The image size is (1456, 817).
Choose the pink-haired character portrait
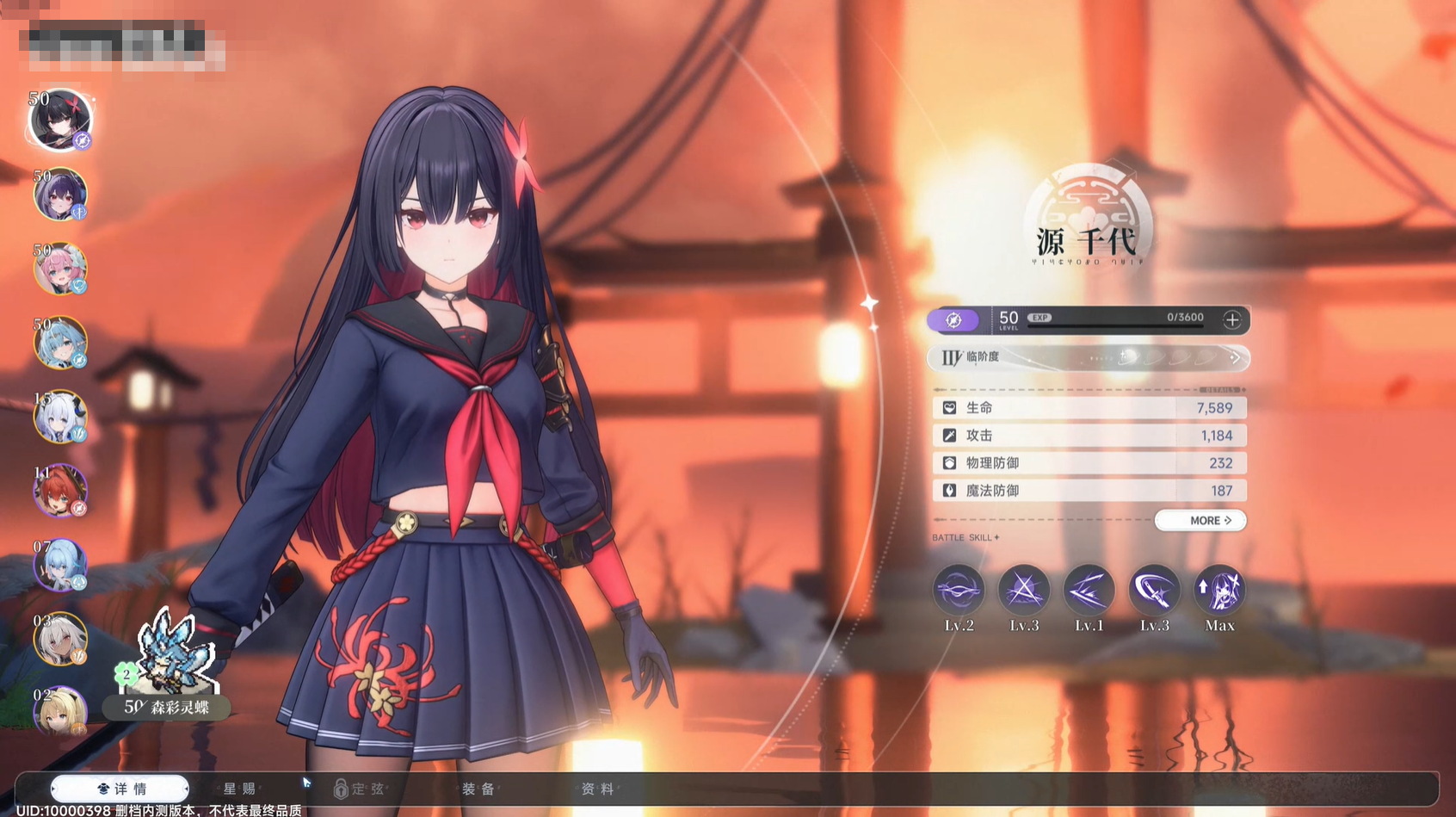[60, 269]
